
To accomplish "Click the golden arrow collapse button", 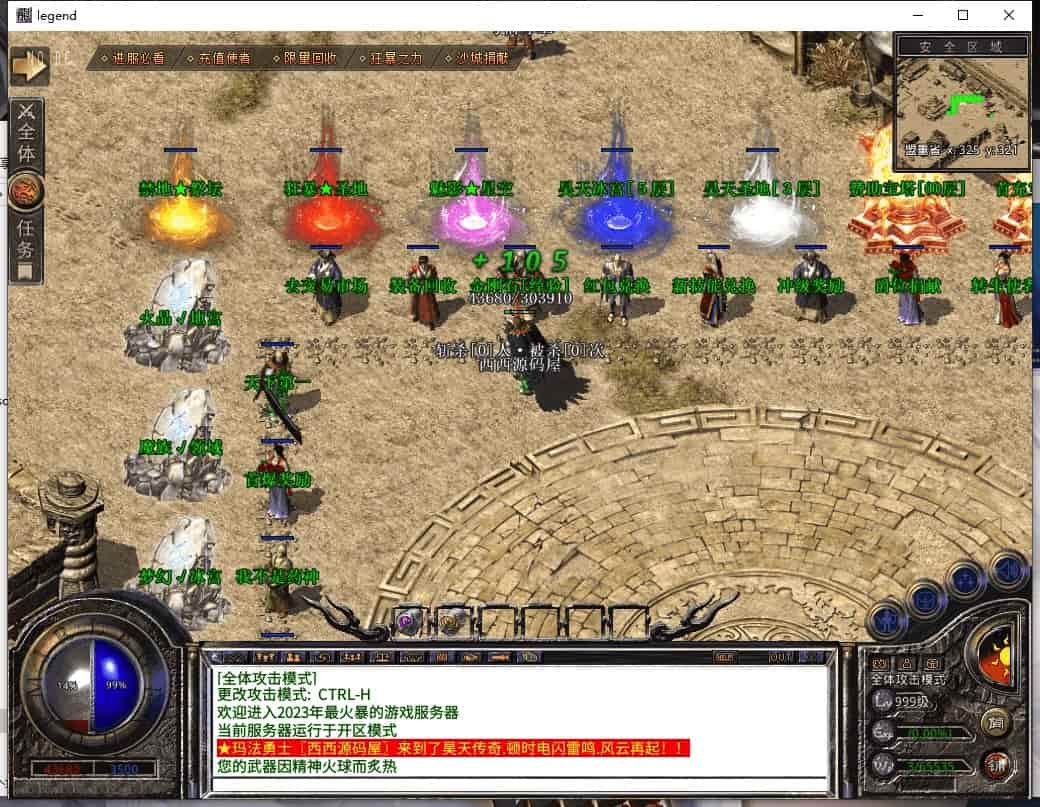I will (x=30, y=64).
